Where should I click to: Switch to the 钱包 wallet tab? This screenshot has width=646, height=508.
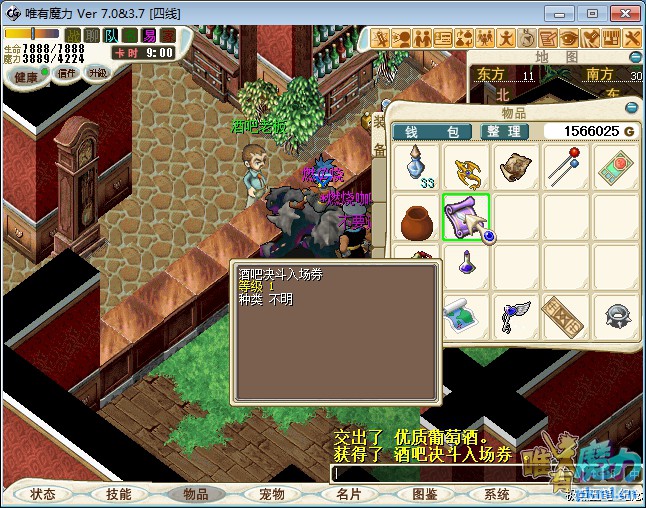[x=432, y=132]
